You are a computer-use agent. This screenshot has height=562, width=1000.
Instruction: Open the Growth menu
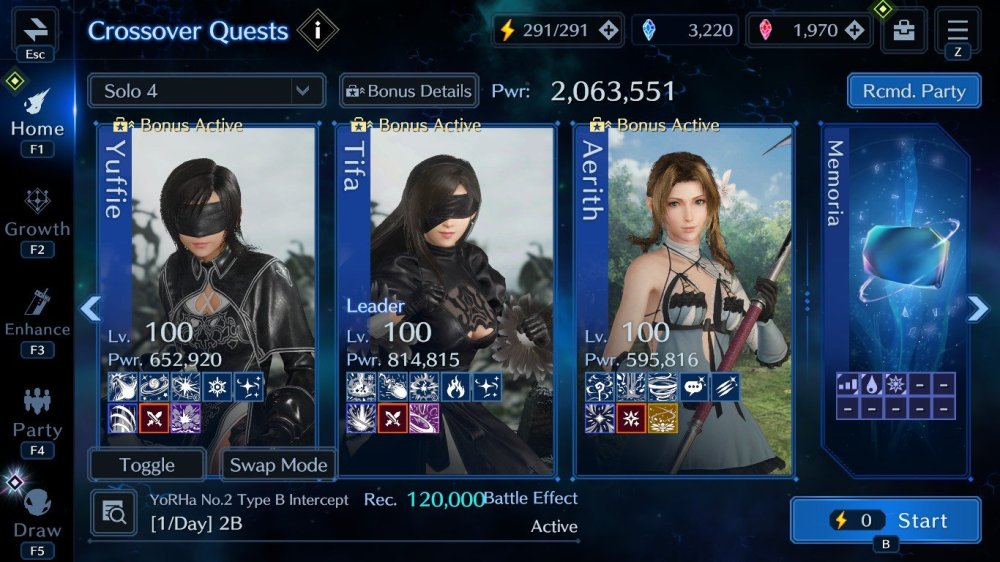pos(37,215)
